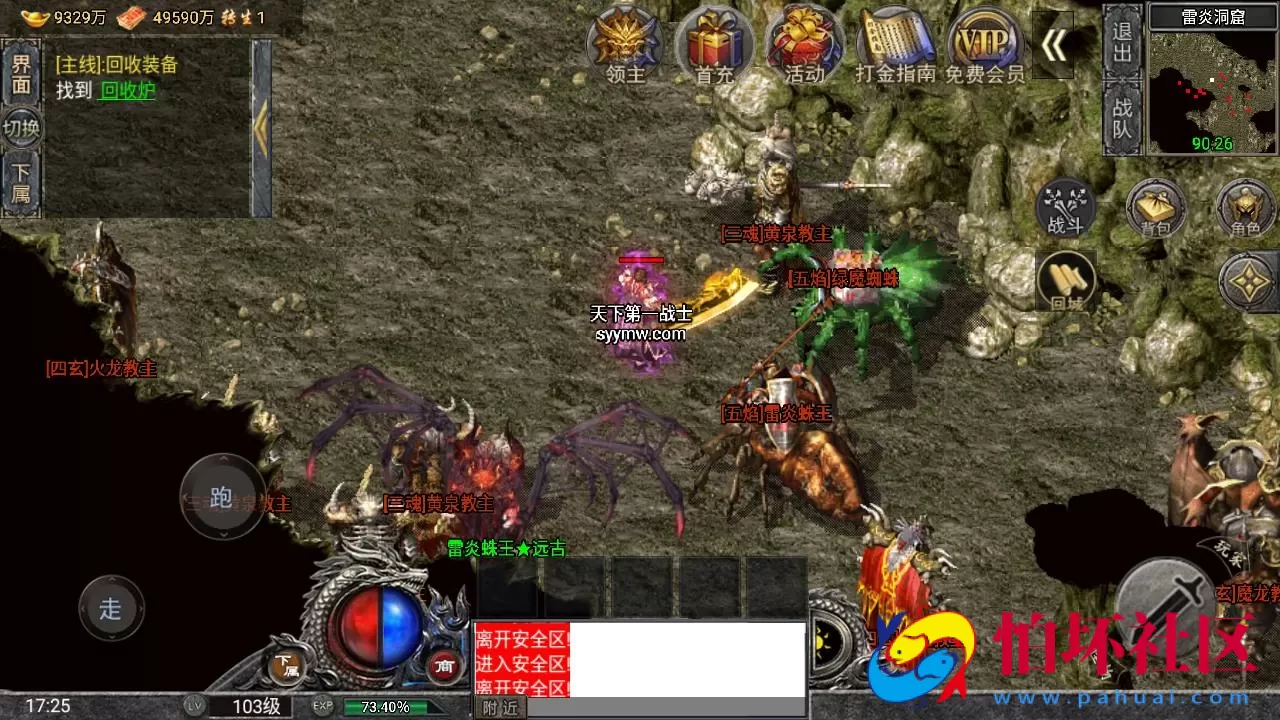Use the 回城 (return to town) icon
The image size is (1280, 720).
[x=1065, y=282]
